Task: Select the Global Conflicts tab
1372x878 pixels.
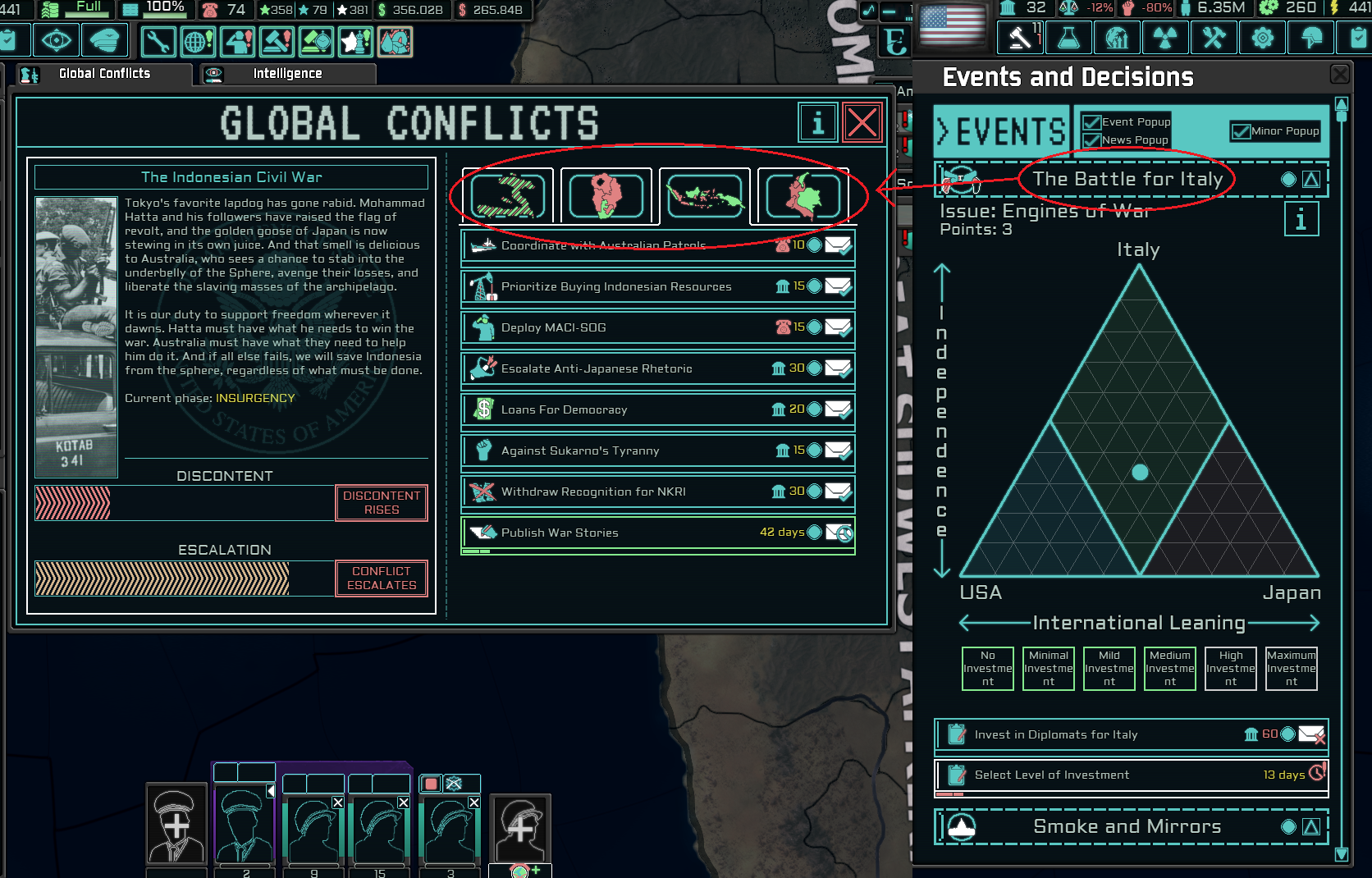Action: 103,73
